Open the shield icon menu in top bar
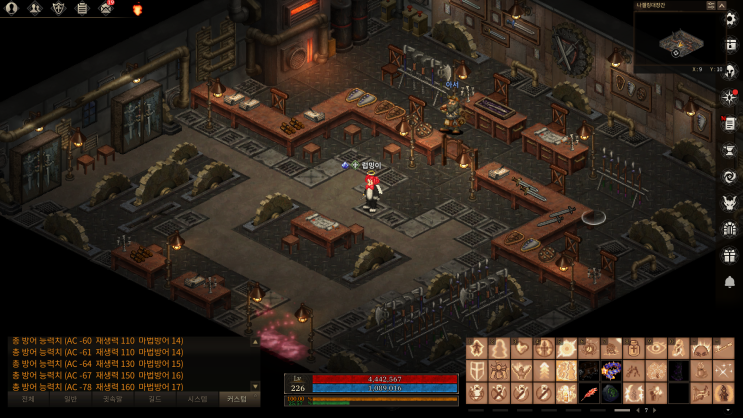This screenshot has height=418, width=743. point(58,8)
